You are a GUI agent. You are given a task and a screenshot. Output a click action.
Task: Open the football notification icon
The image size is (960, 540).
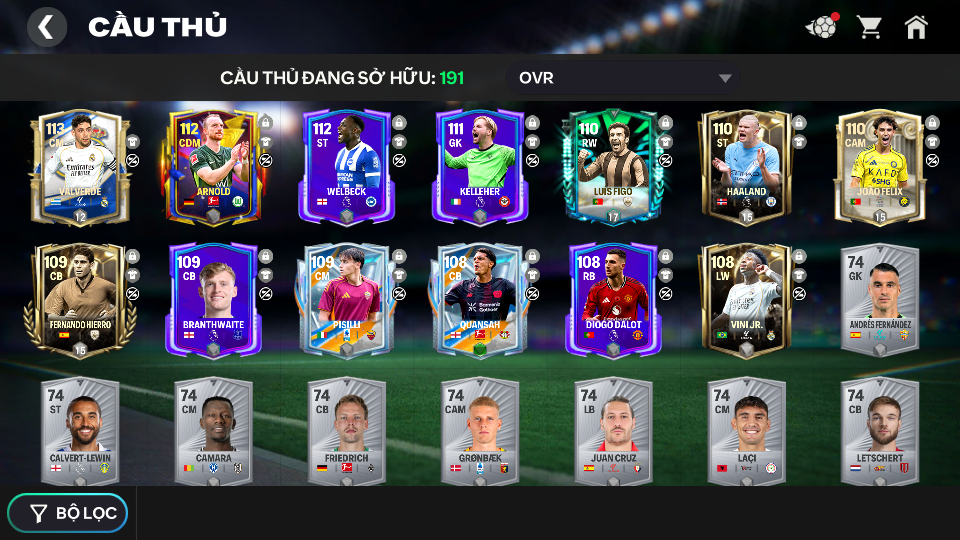click(x=821, y=27)
